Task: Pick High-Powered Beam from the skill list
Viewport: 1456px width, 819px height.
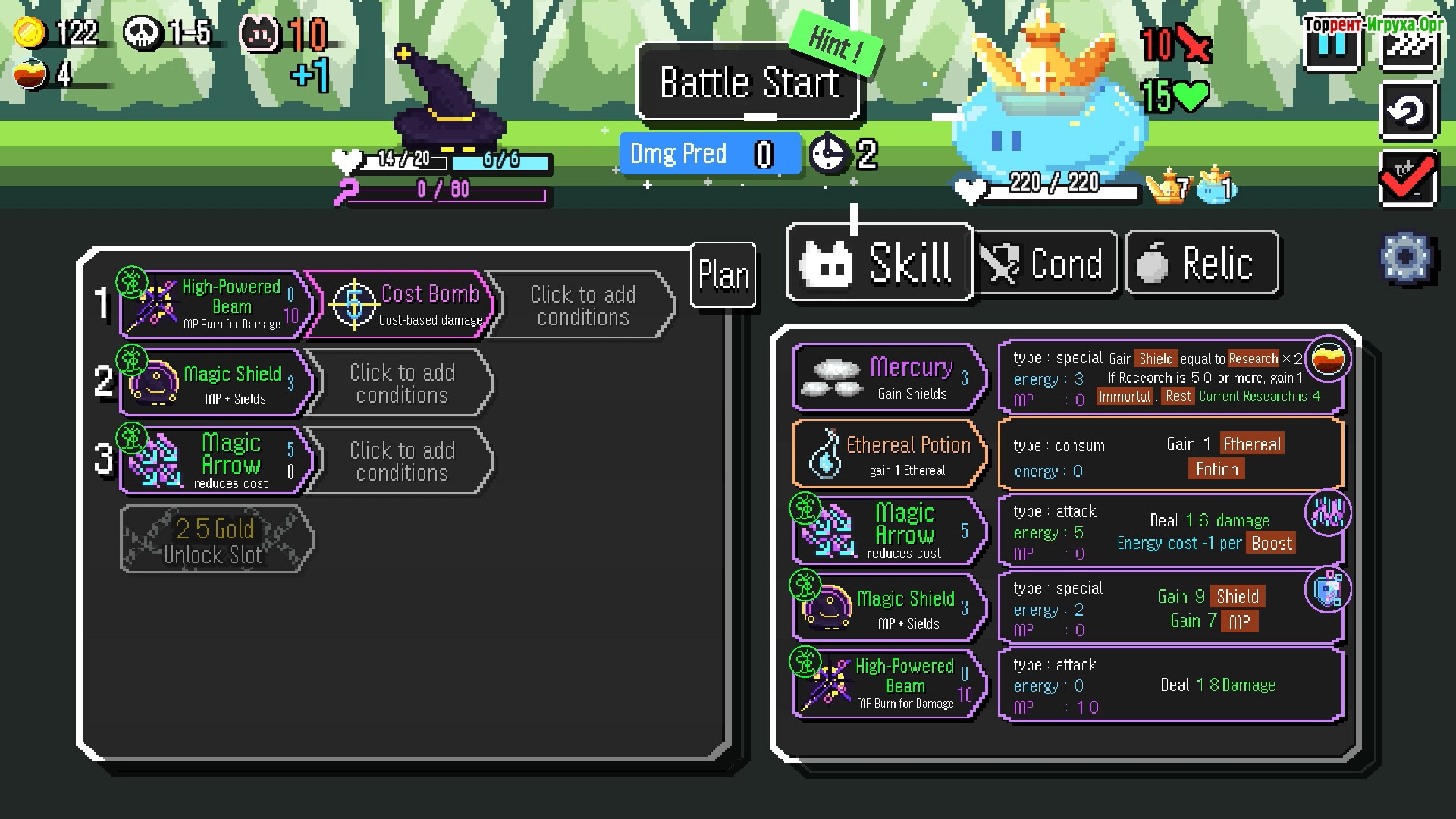Action: 890,685
